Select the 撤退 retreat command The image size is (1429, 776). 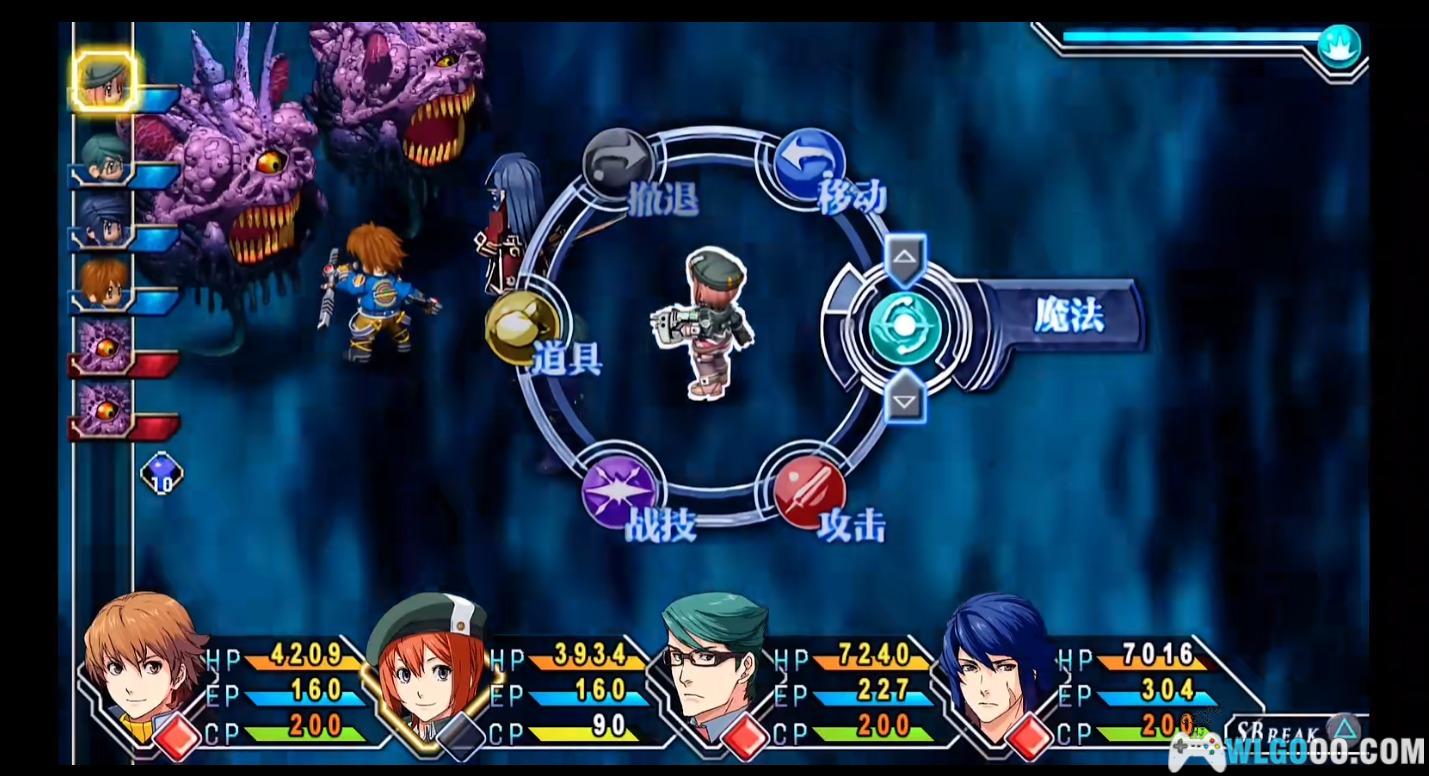617,163
